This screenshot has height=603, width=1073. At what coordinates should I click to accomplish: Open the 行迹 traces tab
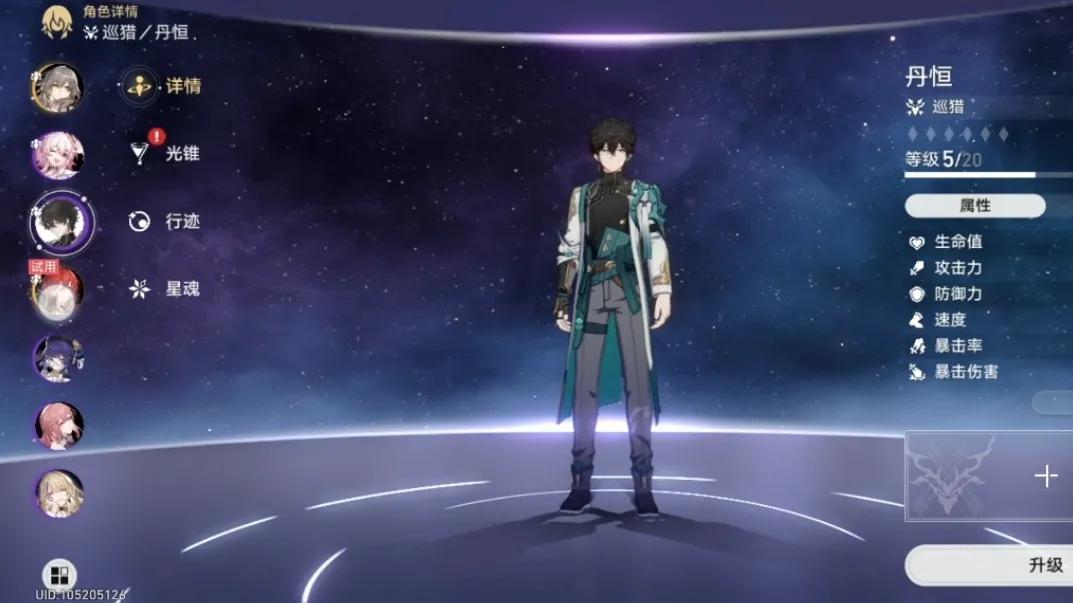coord(165,221)
